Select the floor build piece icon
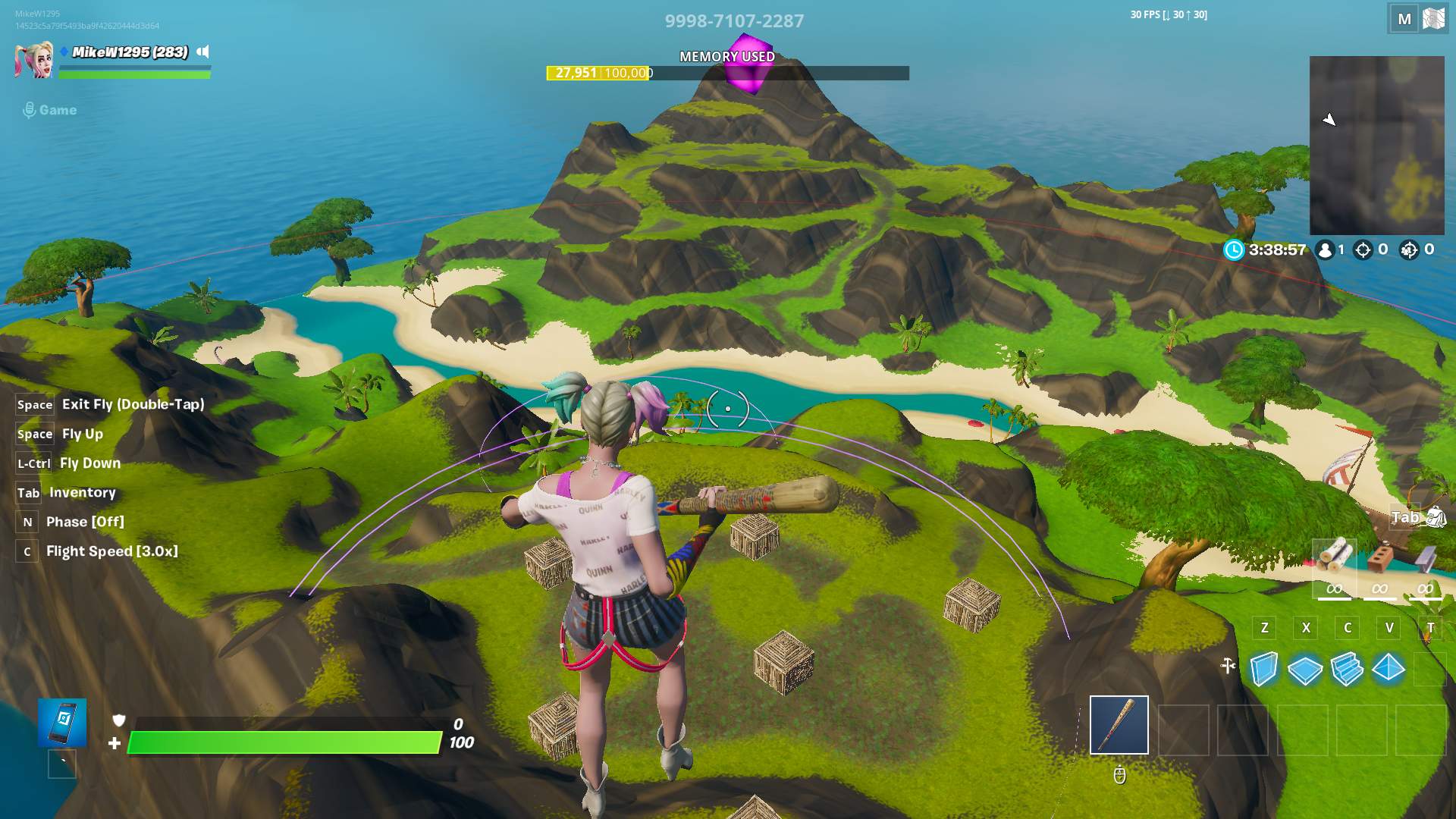 [x=1306, y=670]
